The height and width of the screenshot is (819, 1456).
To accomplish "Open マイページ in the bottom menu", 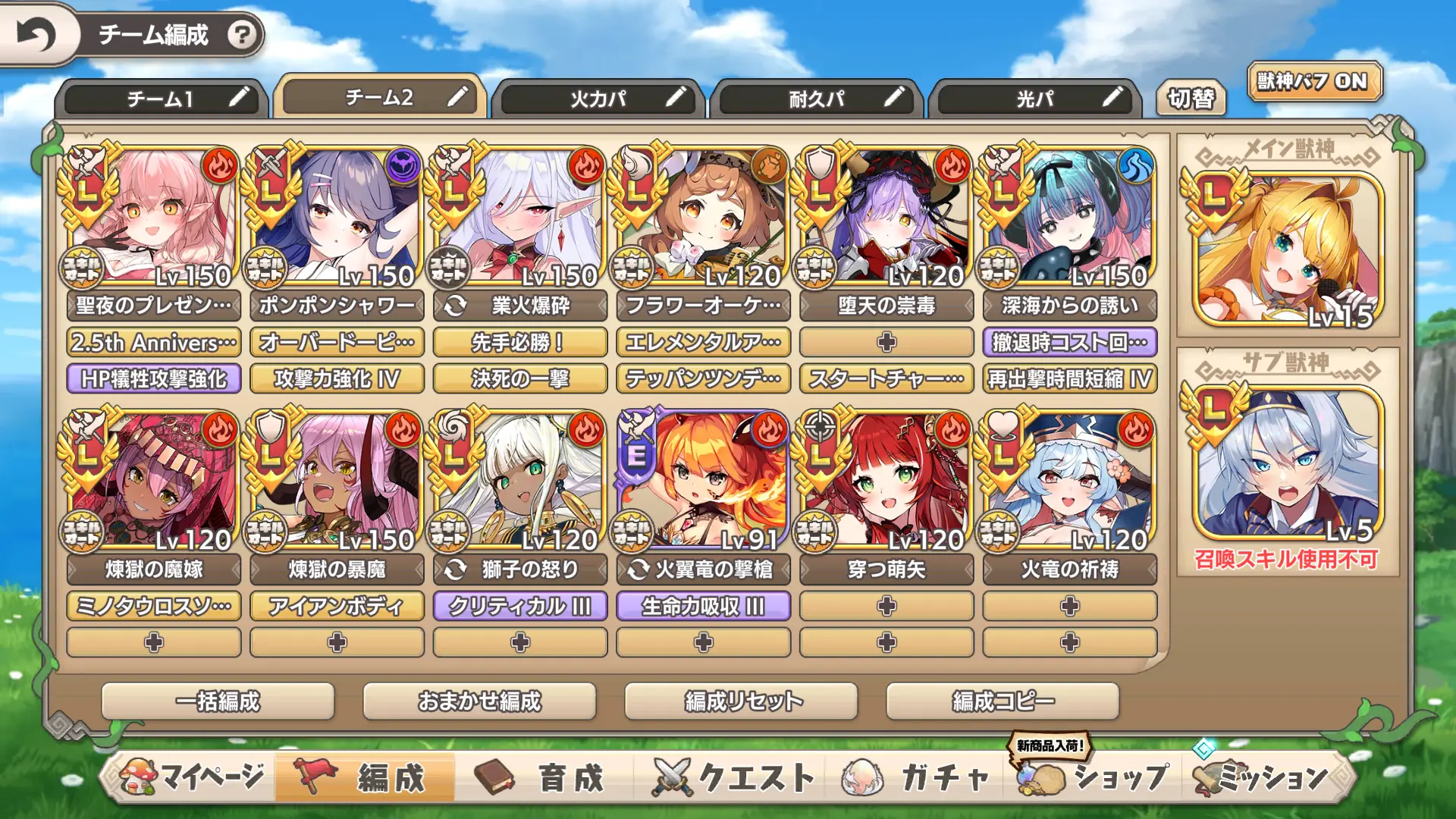I will tap(193, 777).
